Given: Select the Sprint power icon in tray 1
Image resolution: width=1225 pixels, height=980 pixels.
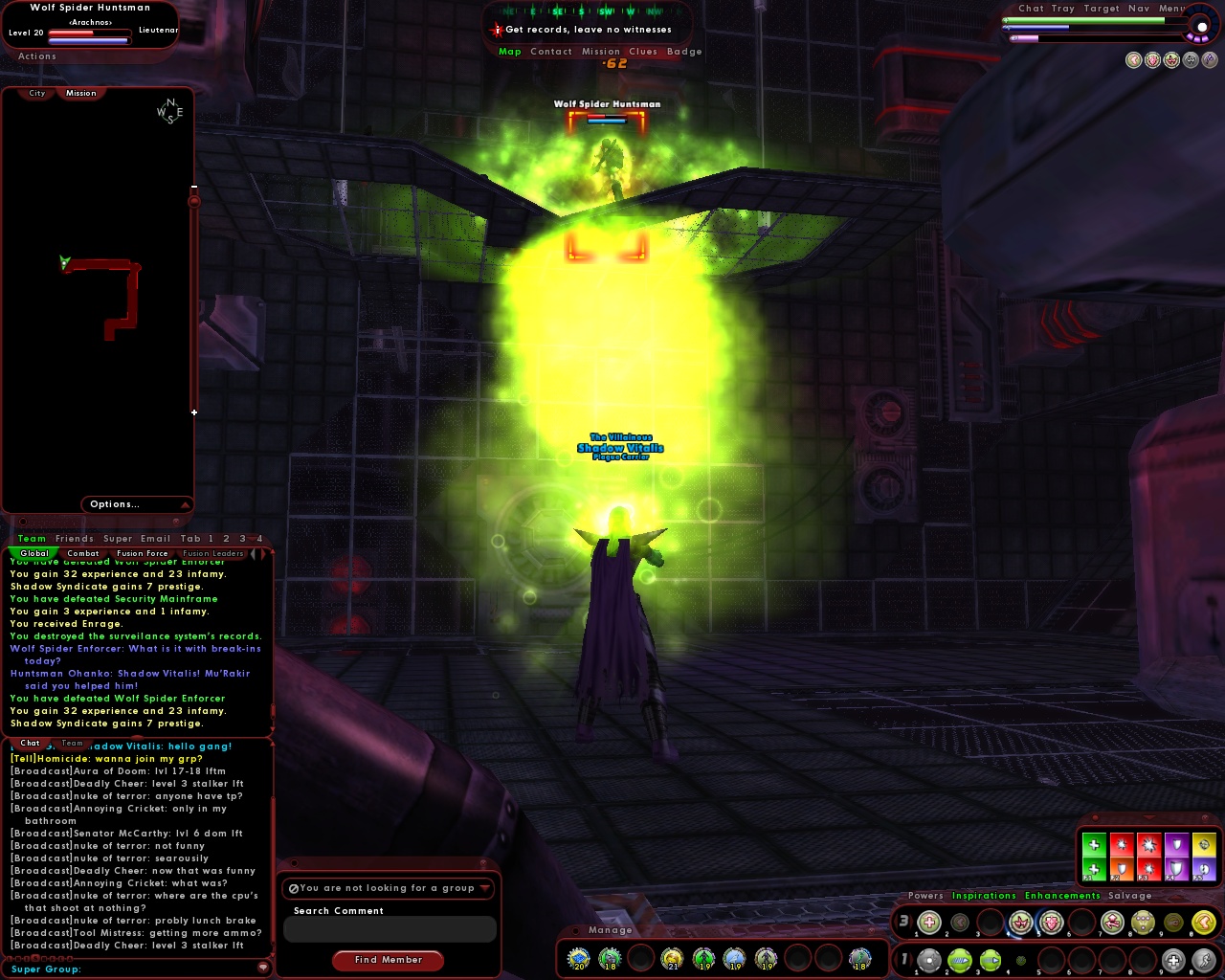Looking at the screenshot, I should click(x=1205, y=959).
